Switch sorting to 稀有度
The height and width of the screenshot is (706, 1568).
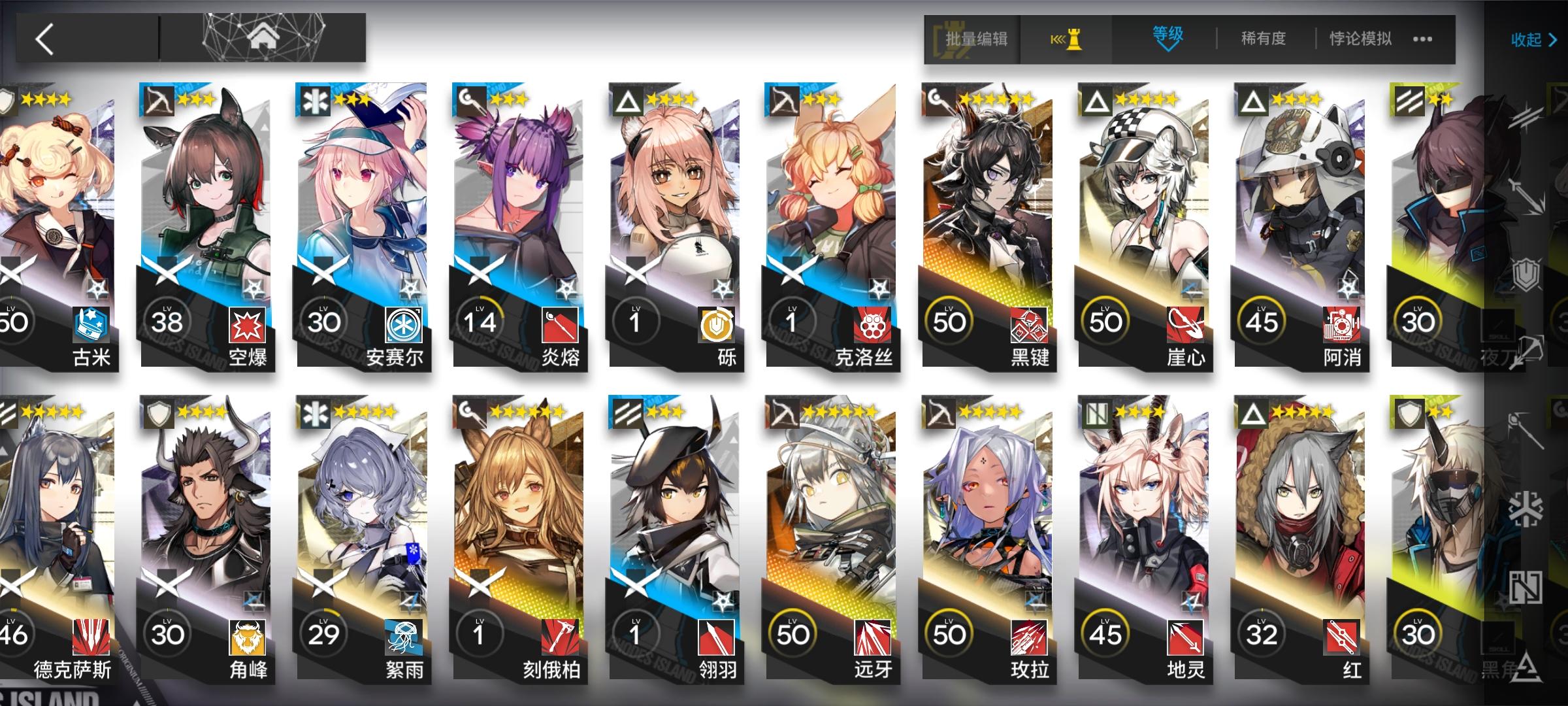(1261, 39)
